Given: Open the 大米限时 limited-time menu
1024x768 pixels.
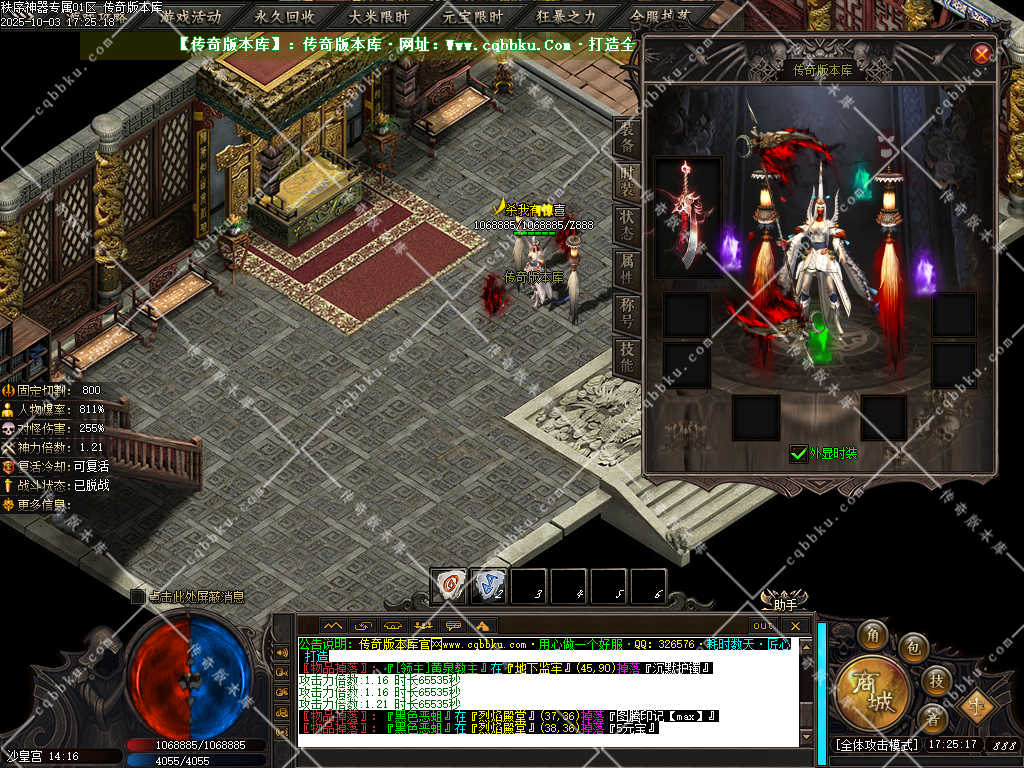Looking at the screenshot, I should tap(379, 16).
